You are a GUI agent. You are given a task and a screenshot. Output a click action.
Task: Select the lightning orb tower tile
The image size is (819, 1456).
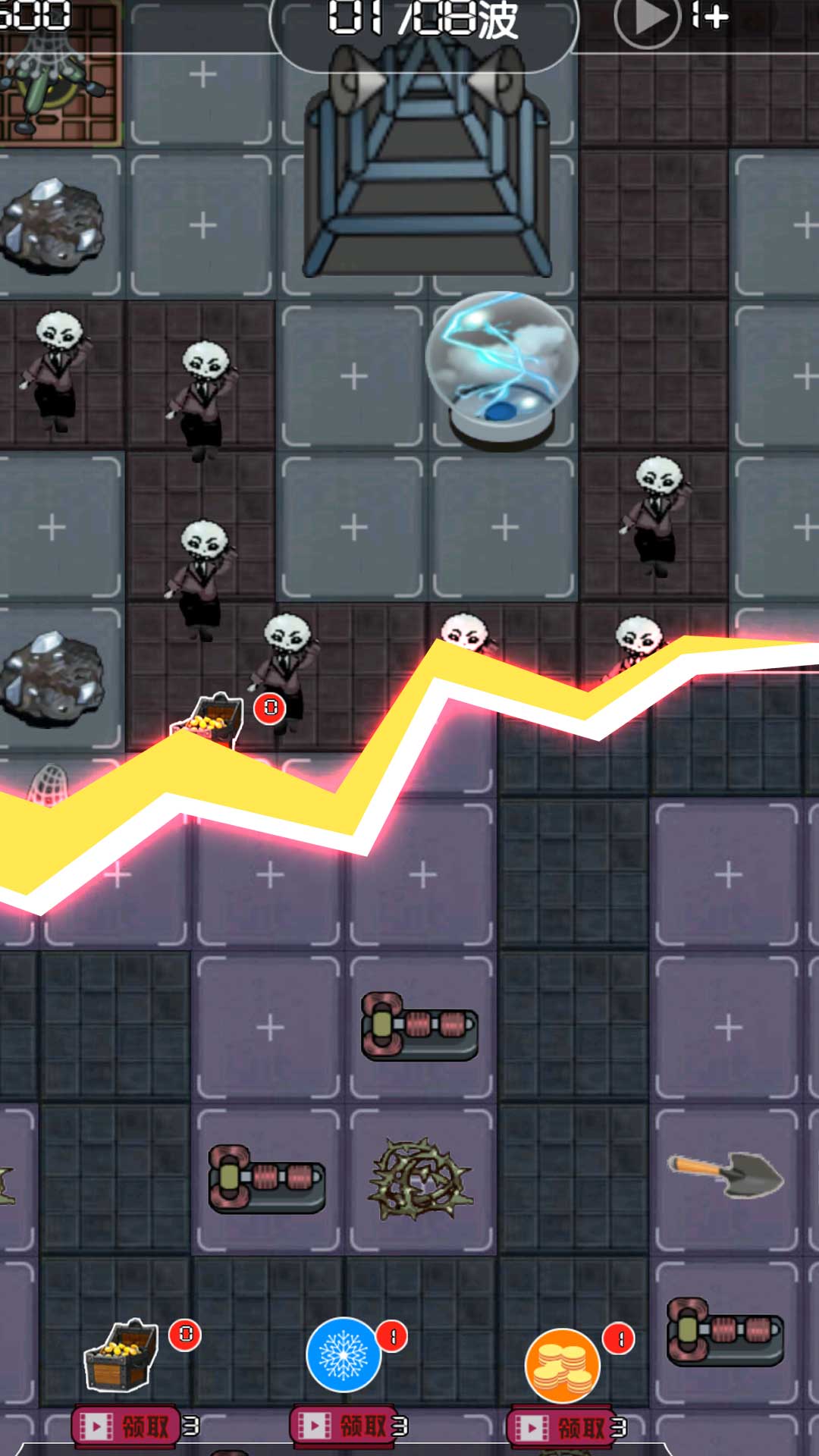pos(501,372)
